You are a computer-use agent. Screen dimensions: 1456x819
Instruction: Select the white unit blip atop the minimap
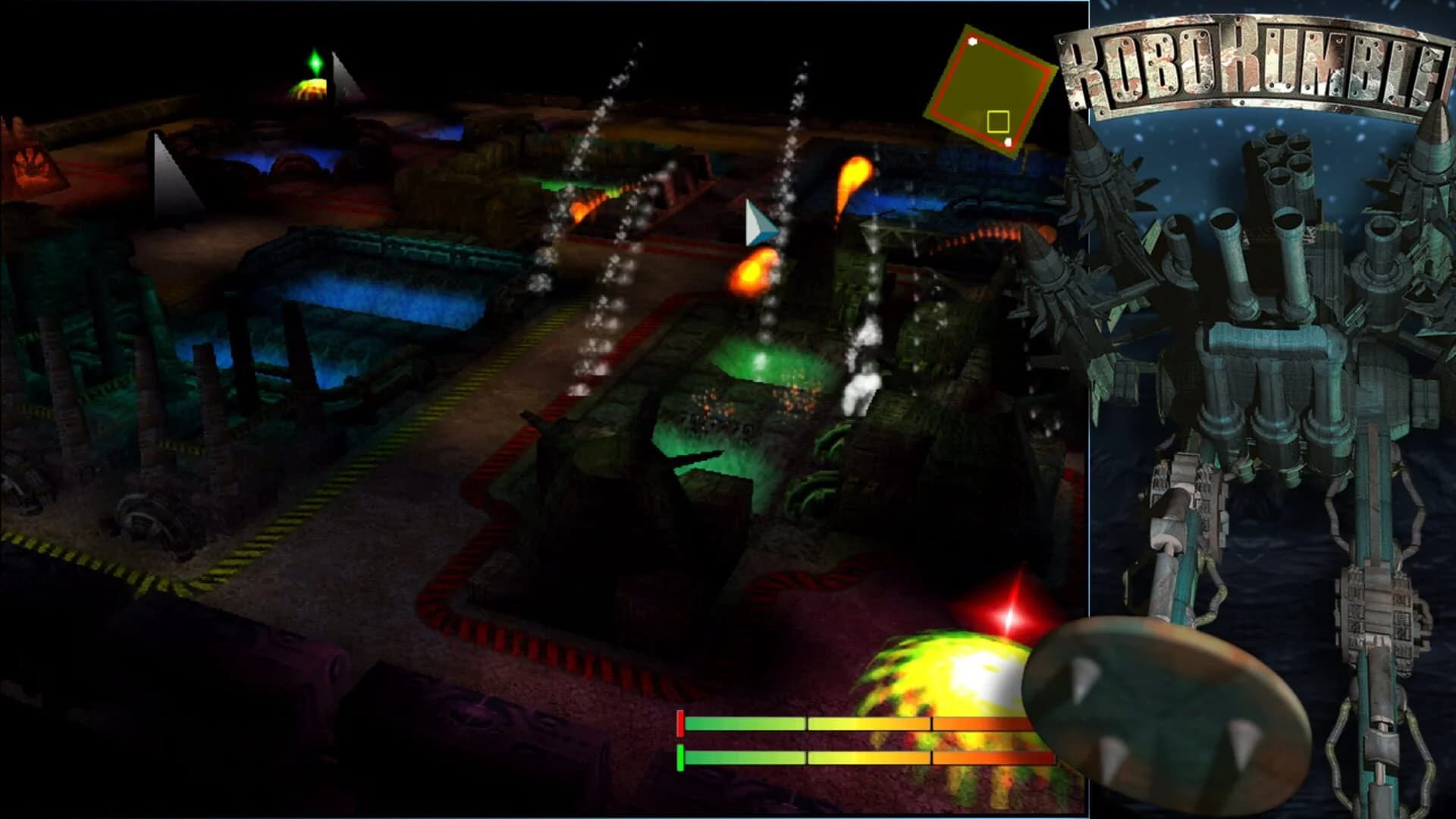point(972,42)
